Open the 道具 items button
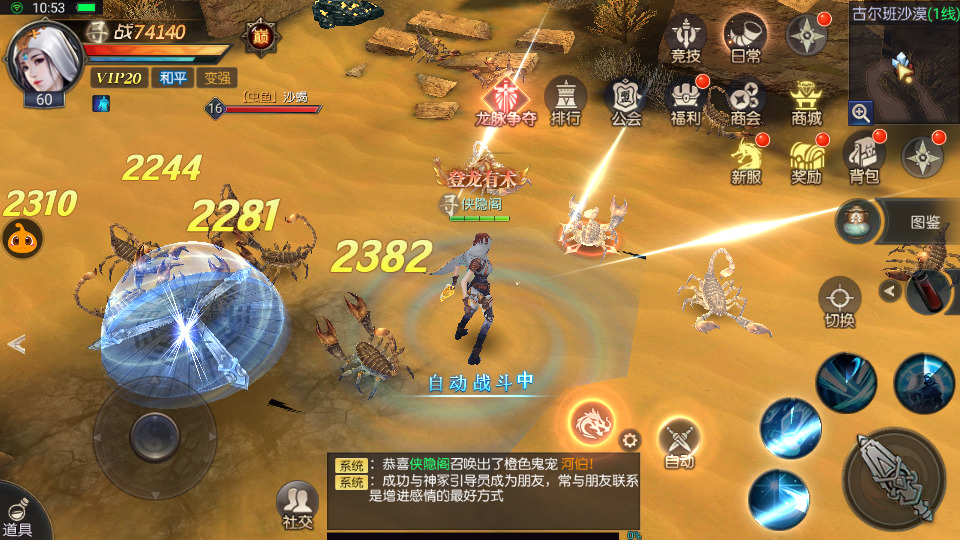This screenshot has height=540, width=960. tap(18, 513)
